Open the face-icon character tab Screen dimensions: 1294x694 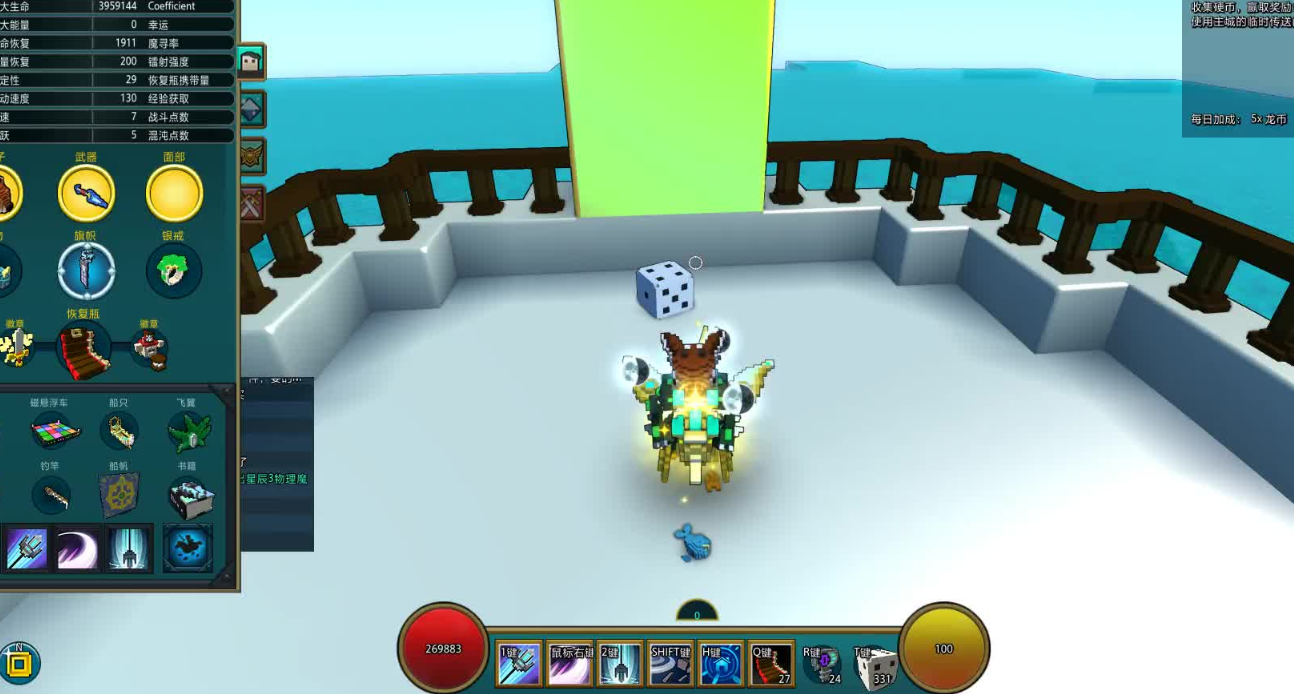250,63
